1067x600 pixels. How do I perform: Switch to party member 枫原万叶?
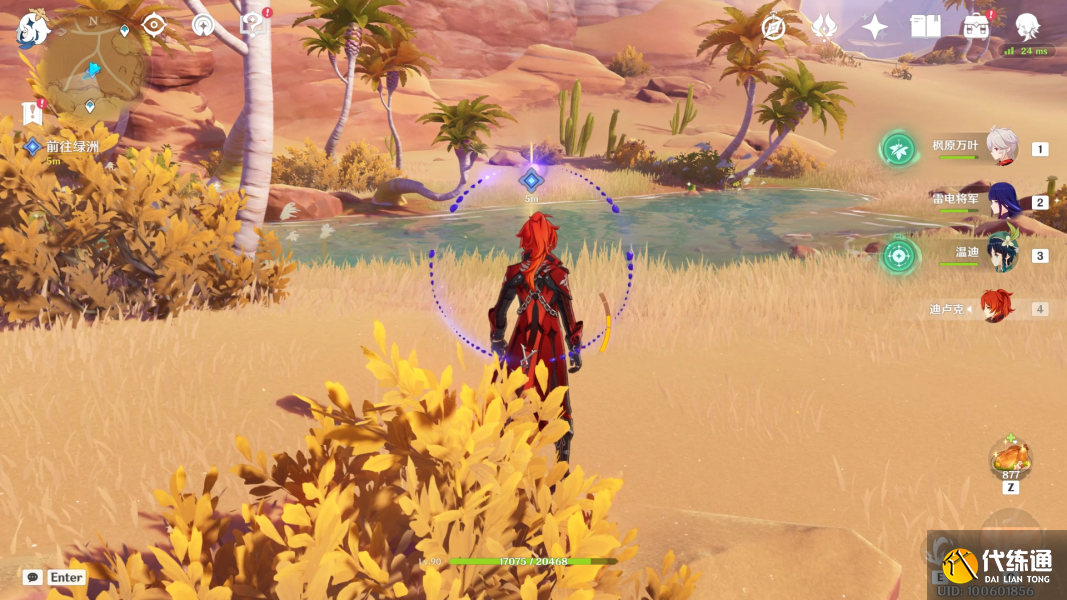click(1001, 147)
